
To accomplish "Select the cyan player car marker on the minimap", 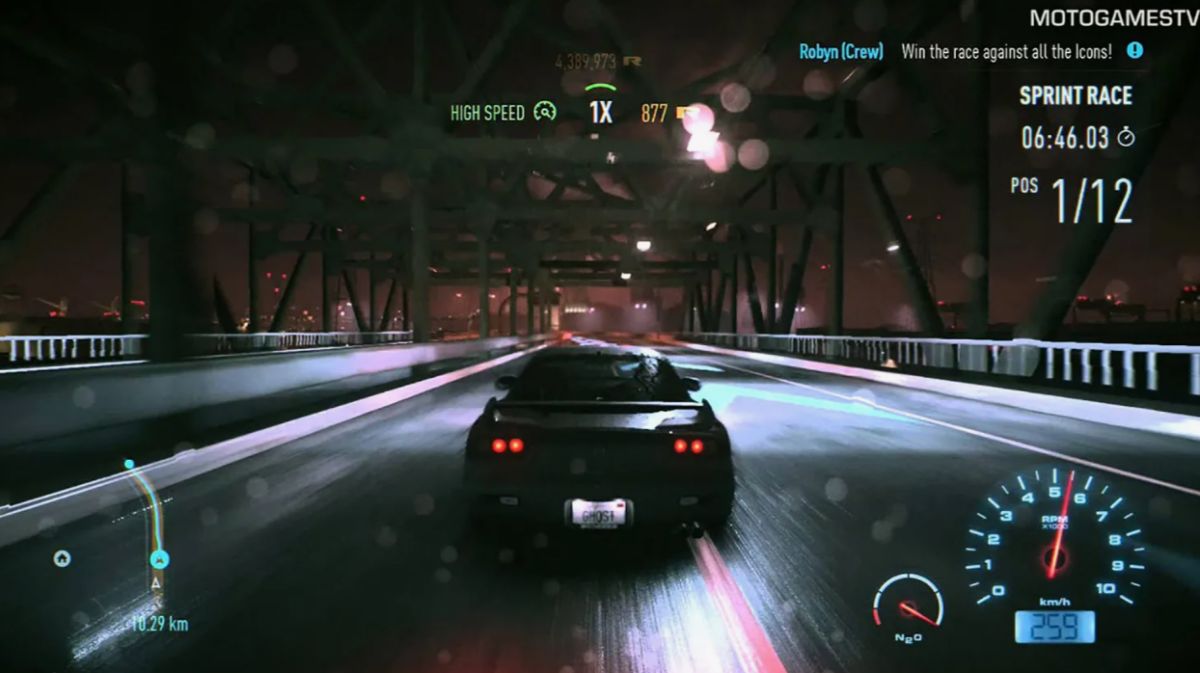I will point(159,560).
